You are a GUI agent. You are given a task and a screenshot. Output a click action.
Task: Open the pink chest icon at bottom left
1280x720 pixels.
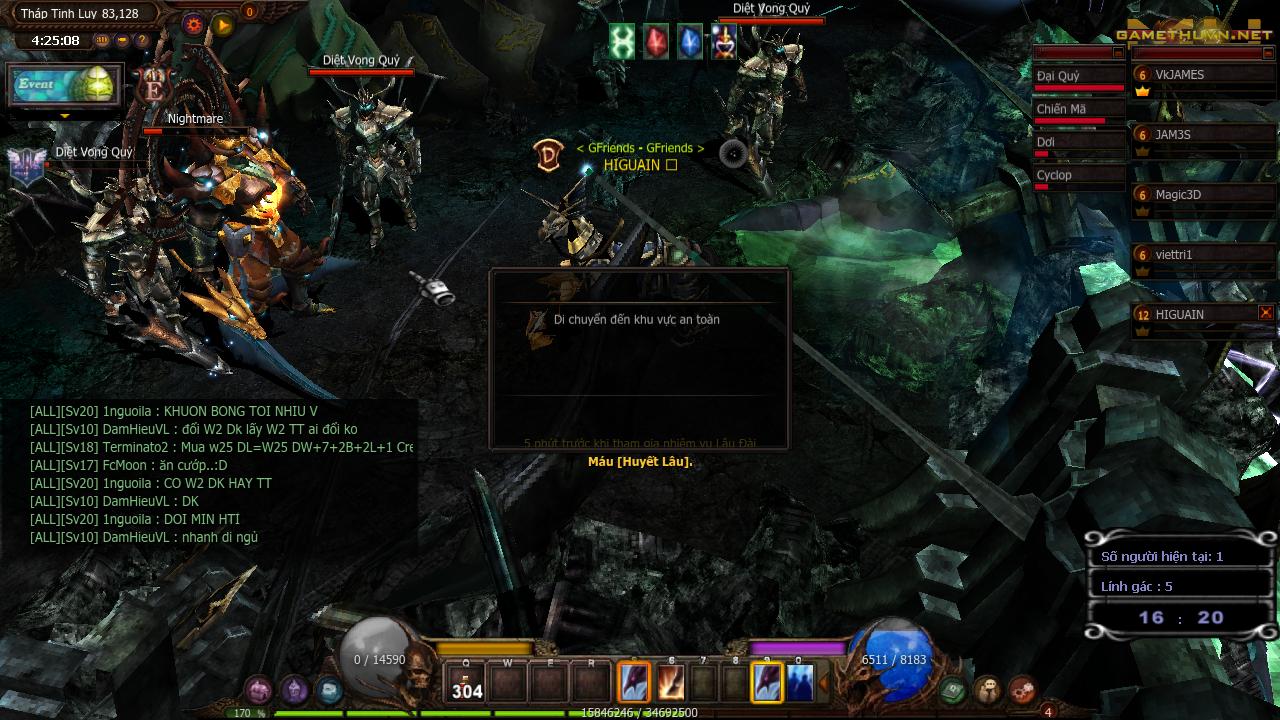point(259,689)
